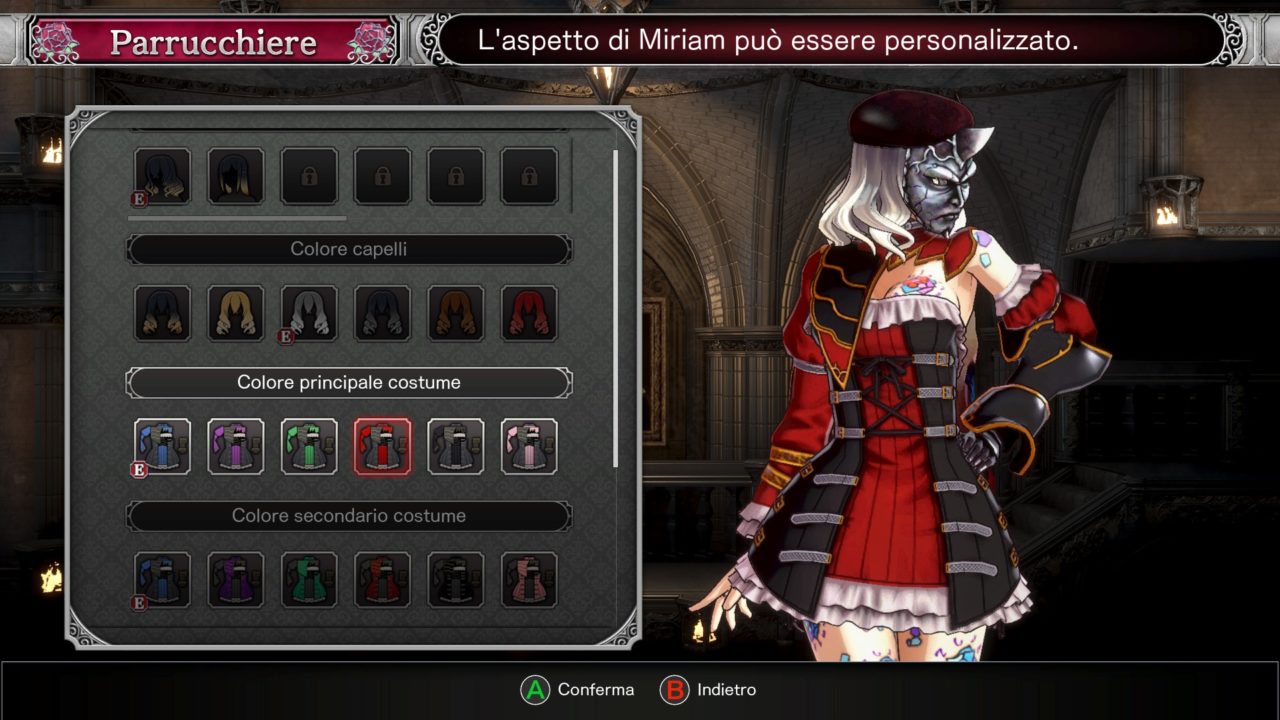Choose the purple secondary costume color
Viewport: 1280px width, 720px height.
click(236, 580)
